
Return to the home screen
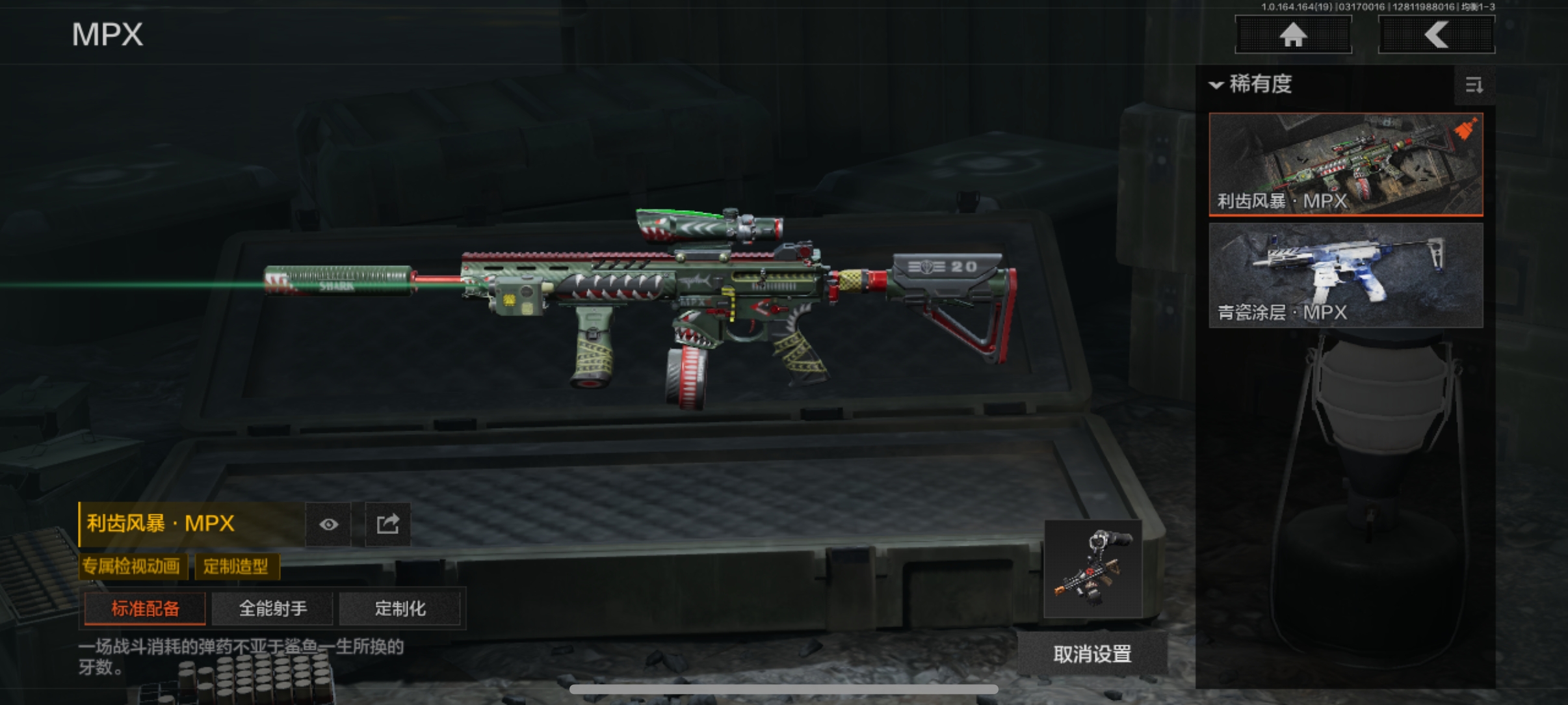click(x=1293, y=34)
